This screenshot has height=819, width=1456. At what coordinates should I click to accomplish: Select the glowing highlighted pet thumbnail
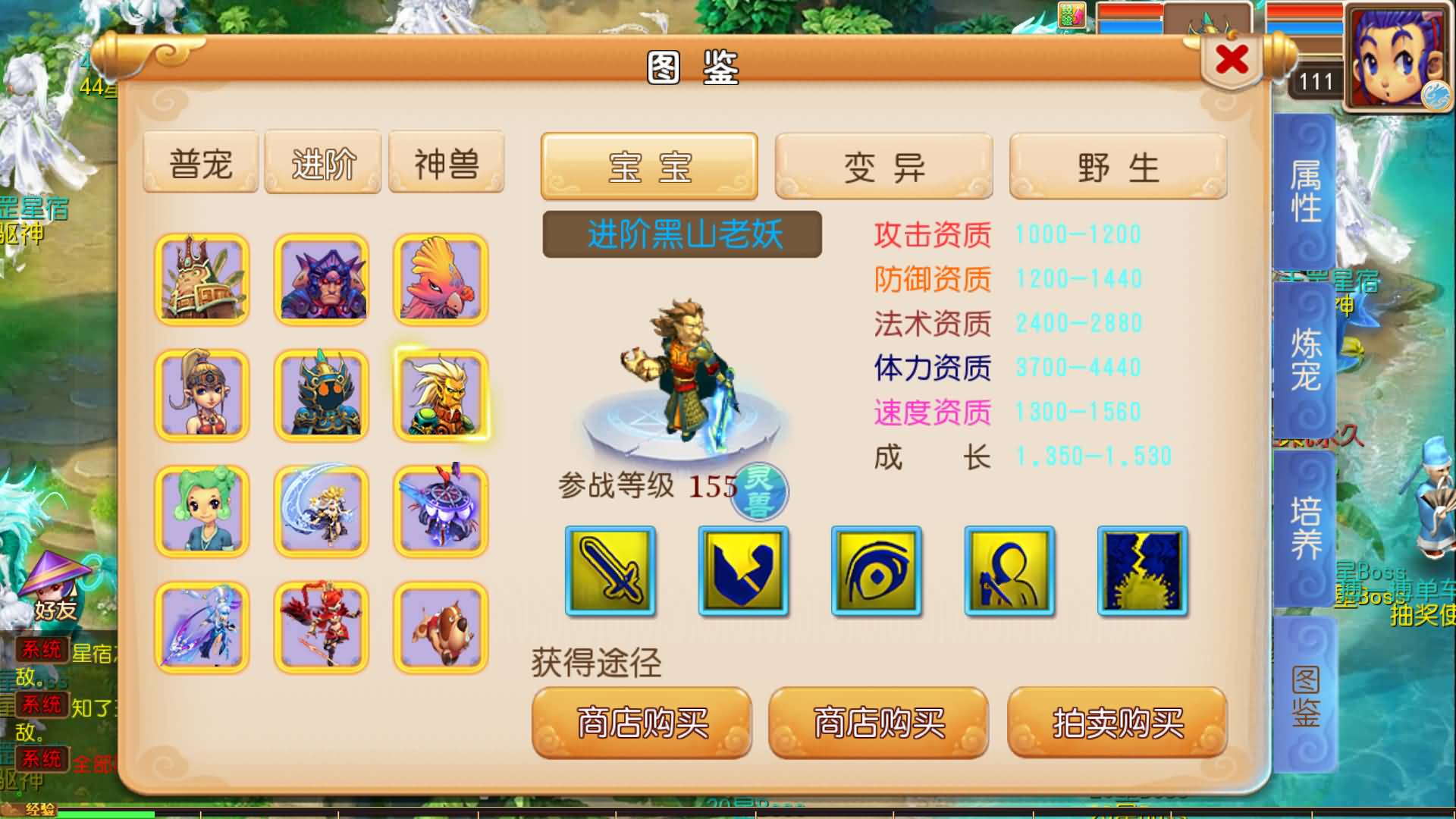pyautogui.click(x=440, y=395)
